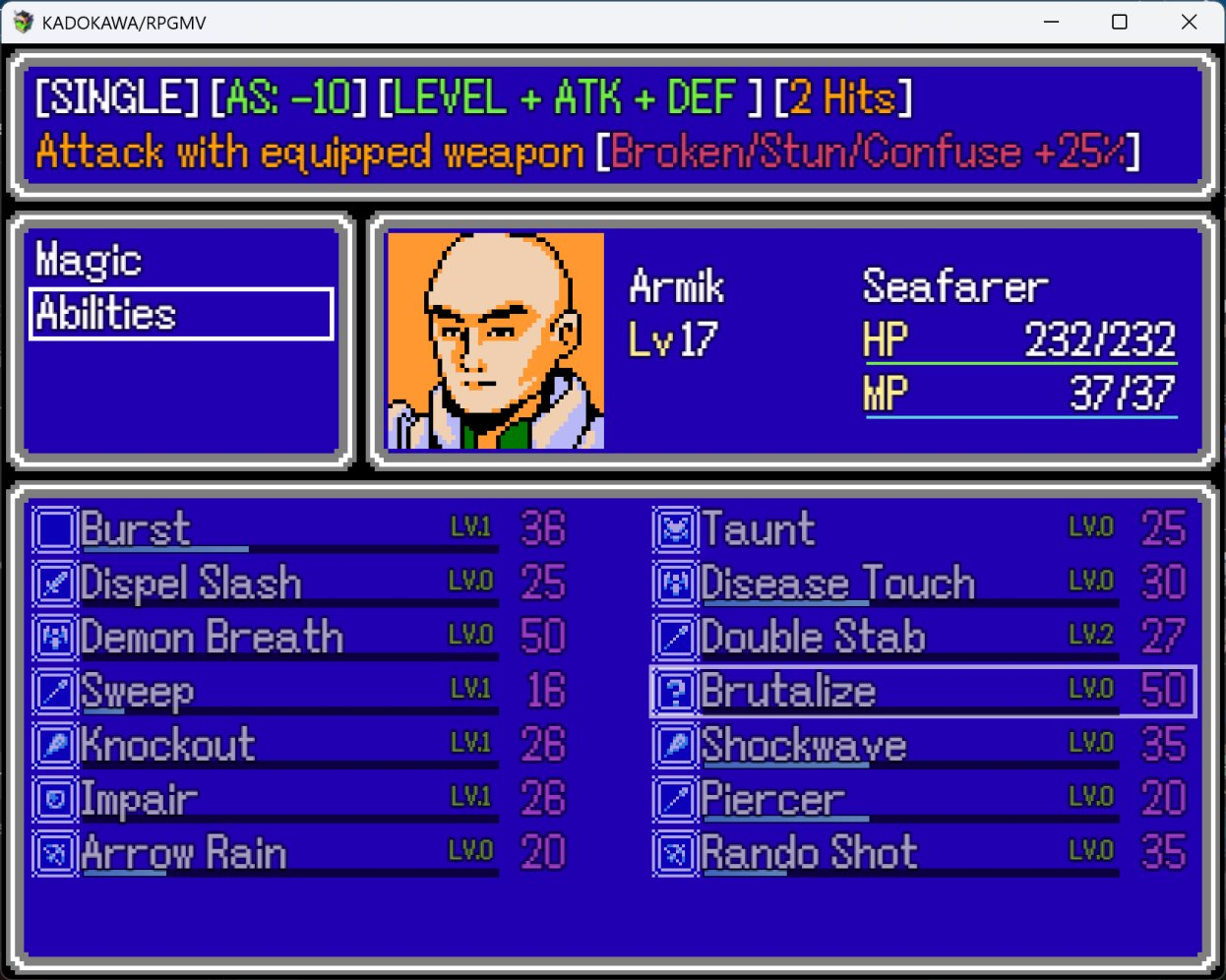The height and width of the screenshot is (980, 1226).
Task: Pick the Dispel Slash skill
Action: tap(266, 582)
